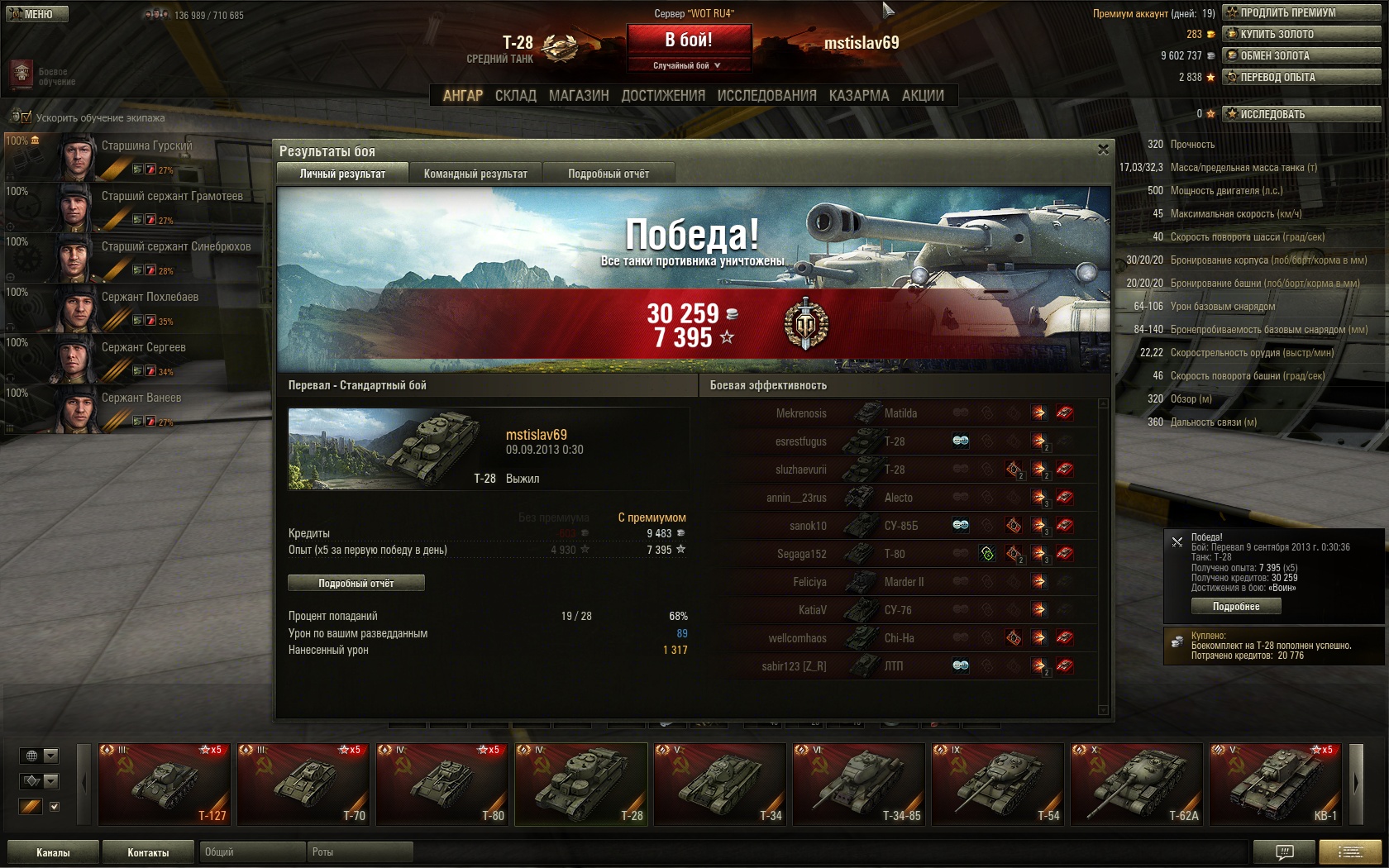
Task: Extend premium with ПРОДЛИТЬ ПРЕМИУМ
Action: pyautogui.click(x=1302, y=12)
